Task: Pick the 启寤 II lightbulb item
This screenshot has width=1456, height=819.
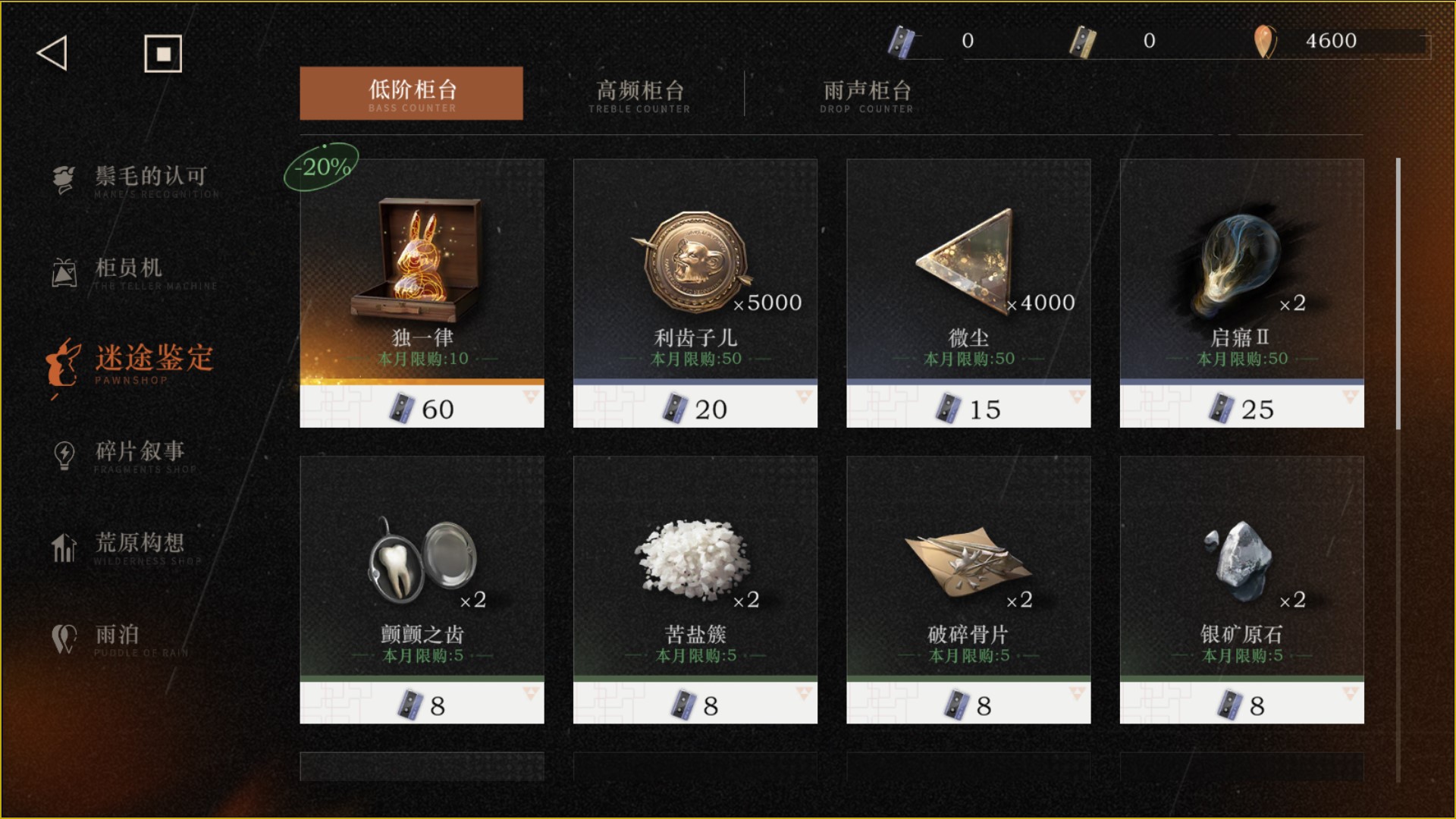Action: (1241, 293)
